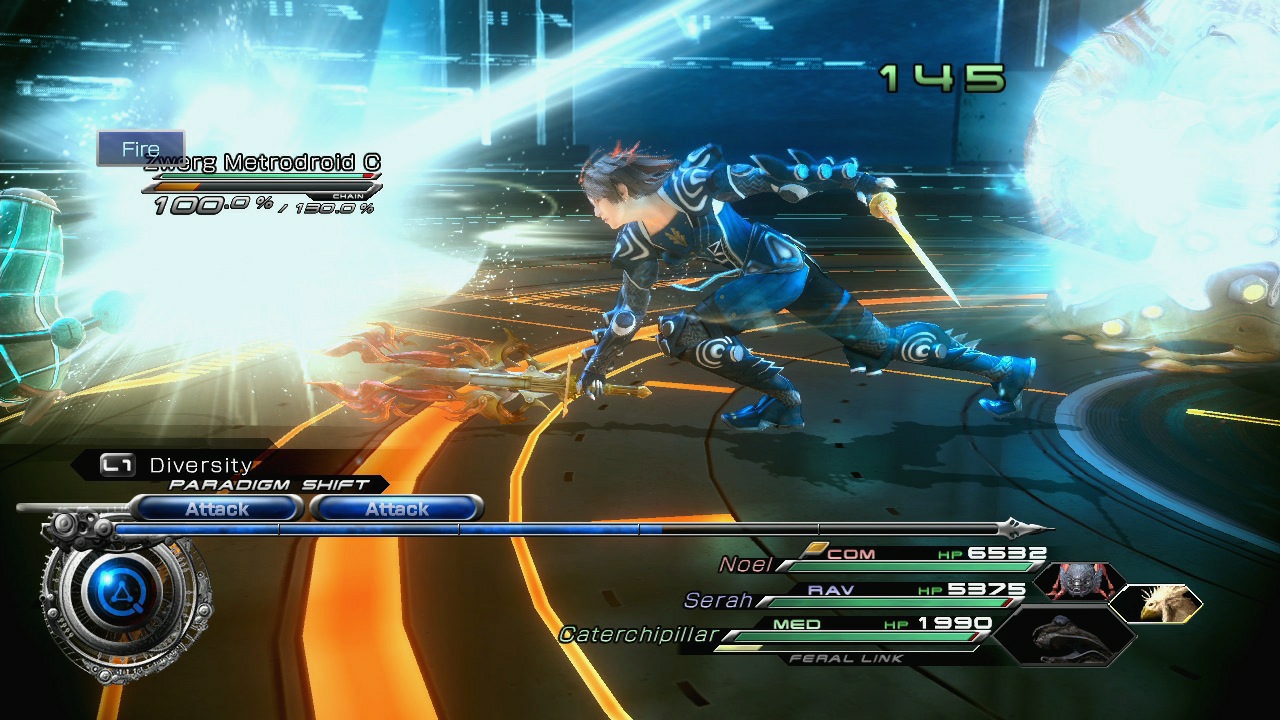This screenshot has width=1280, height=720.
Task: Click the Diversity paradigm label
Action: click(198, 464)
